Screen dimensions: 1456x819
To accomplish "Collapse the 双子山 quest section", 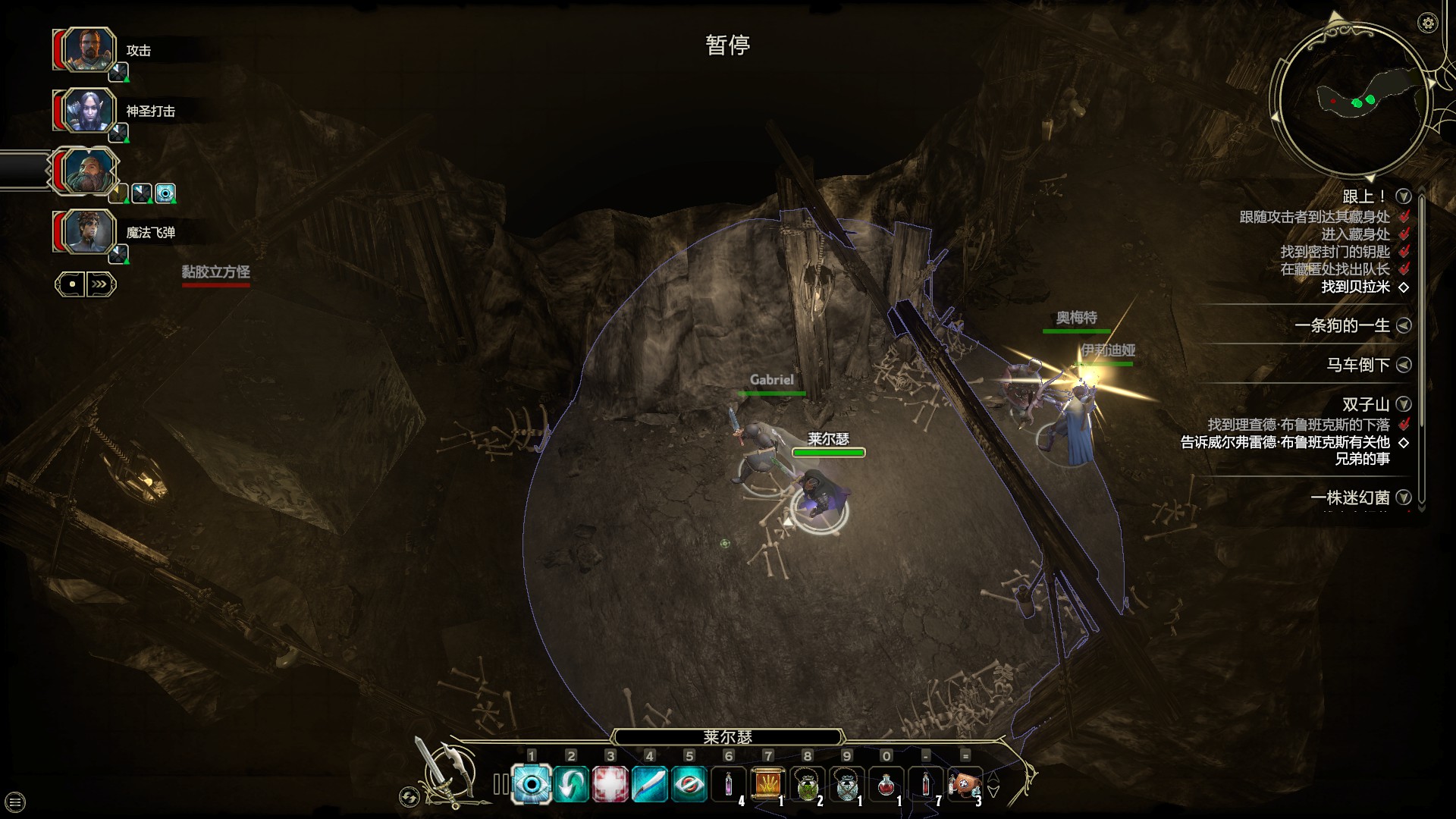I will point(1404,405).
